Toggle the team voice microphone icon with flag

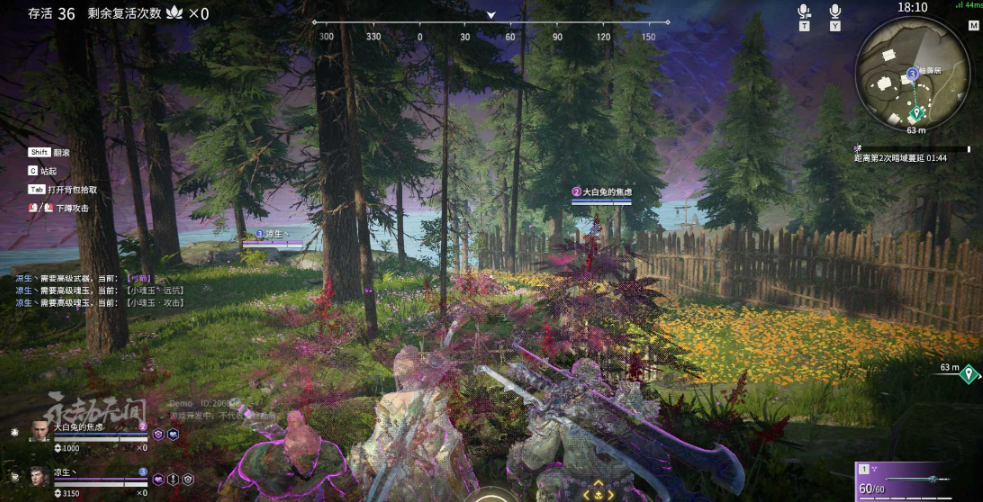[803, 12]
